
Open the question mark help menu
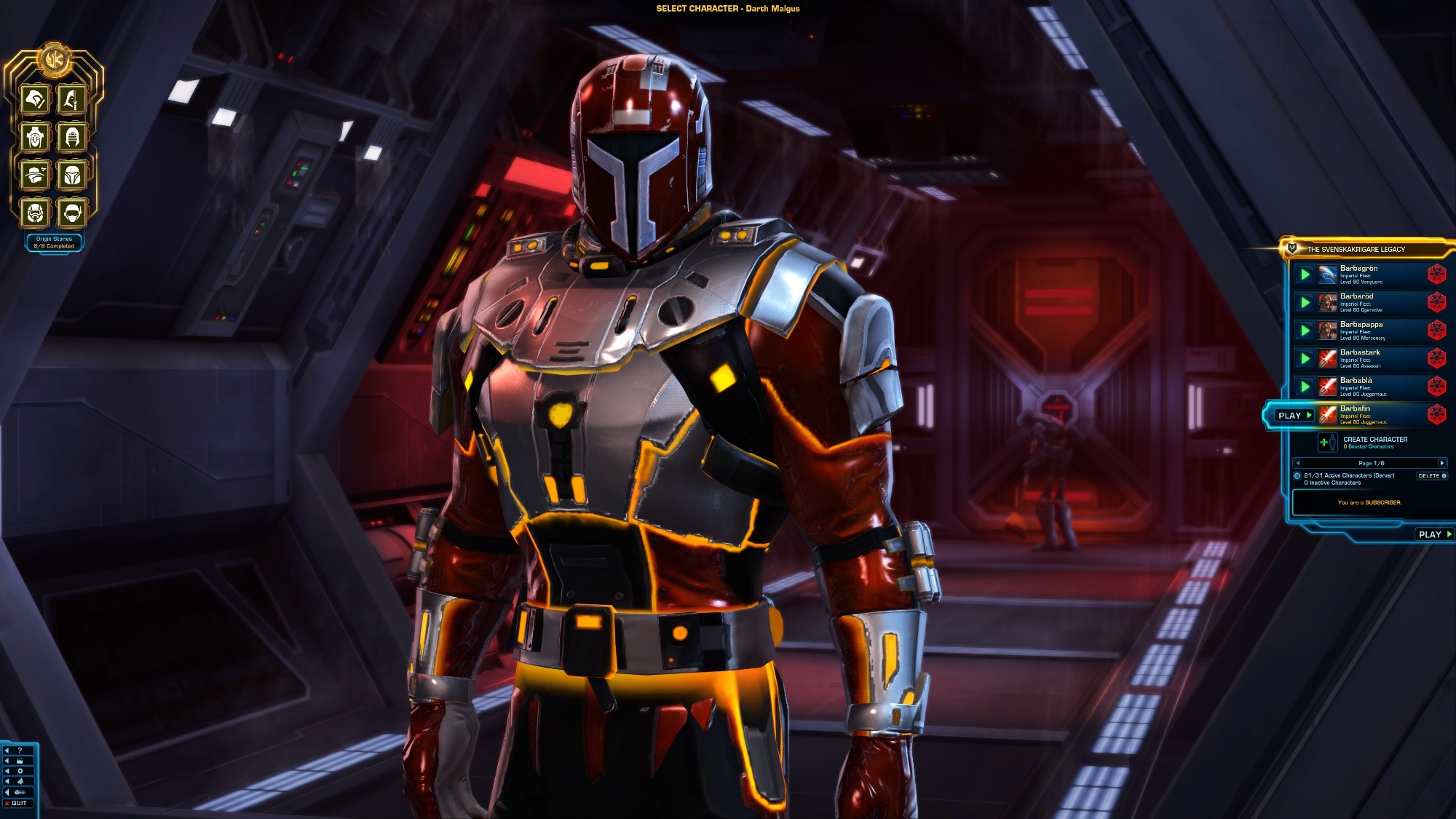click(20, 750)
